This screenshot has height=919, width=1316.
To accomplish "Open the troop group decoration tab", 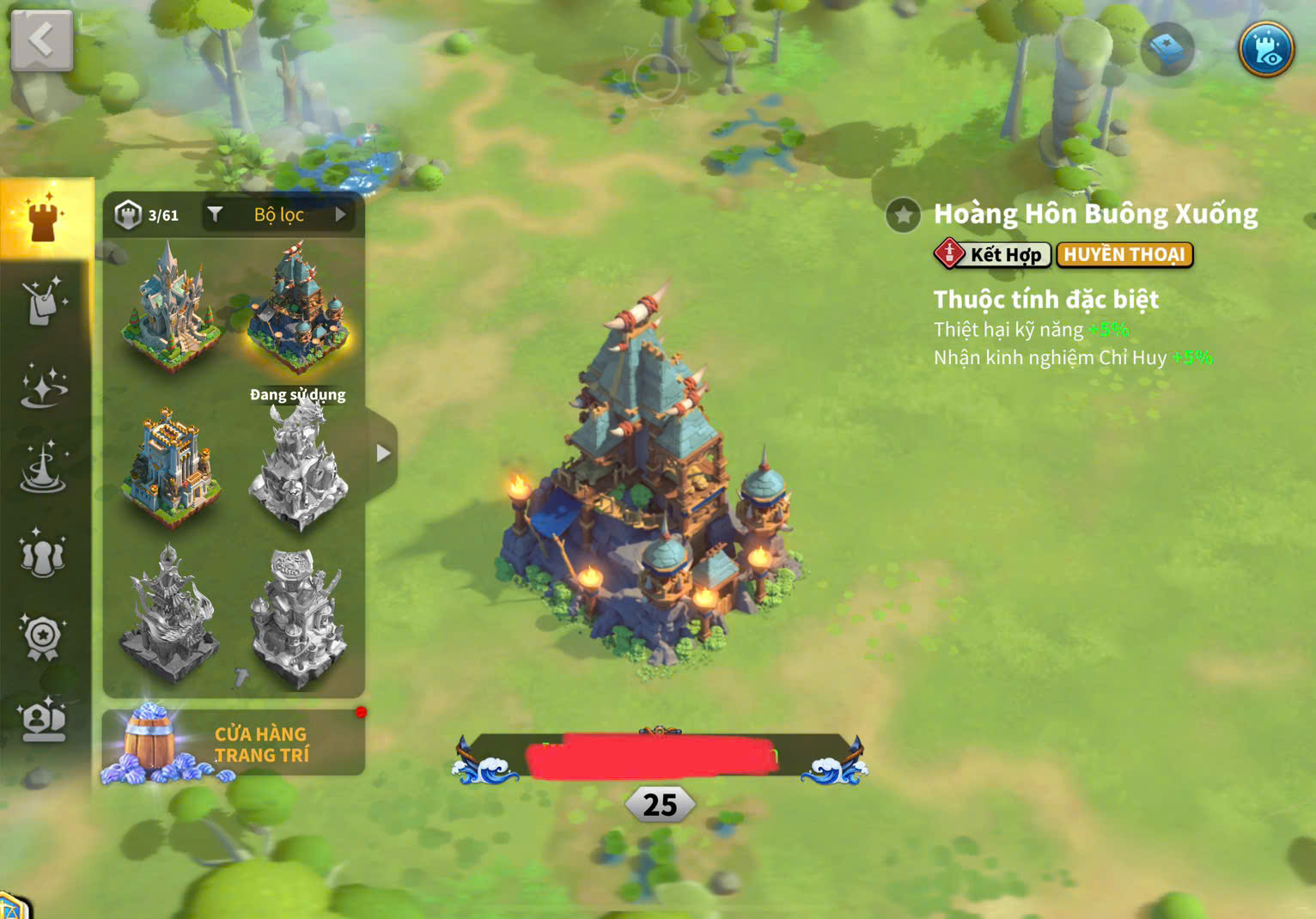I will (x=43, y=554).
